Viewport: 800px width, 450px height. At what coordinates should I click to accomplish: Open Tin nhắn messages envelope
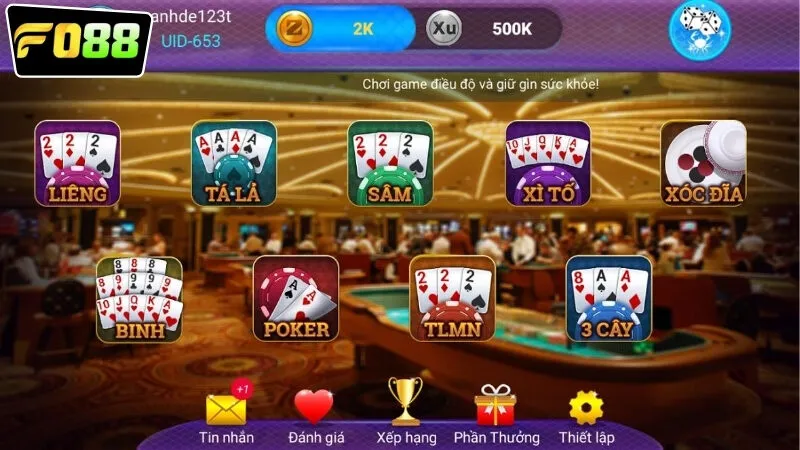click(x=226, y=409)
